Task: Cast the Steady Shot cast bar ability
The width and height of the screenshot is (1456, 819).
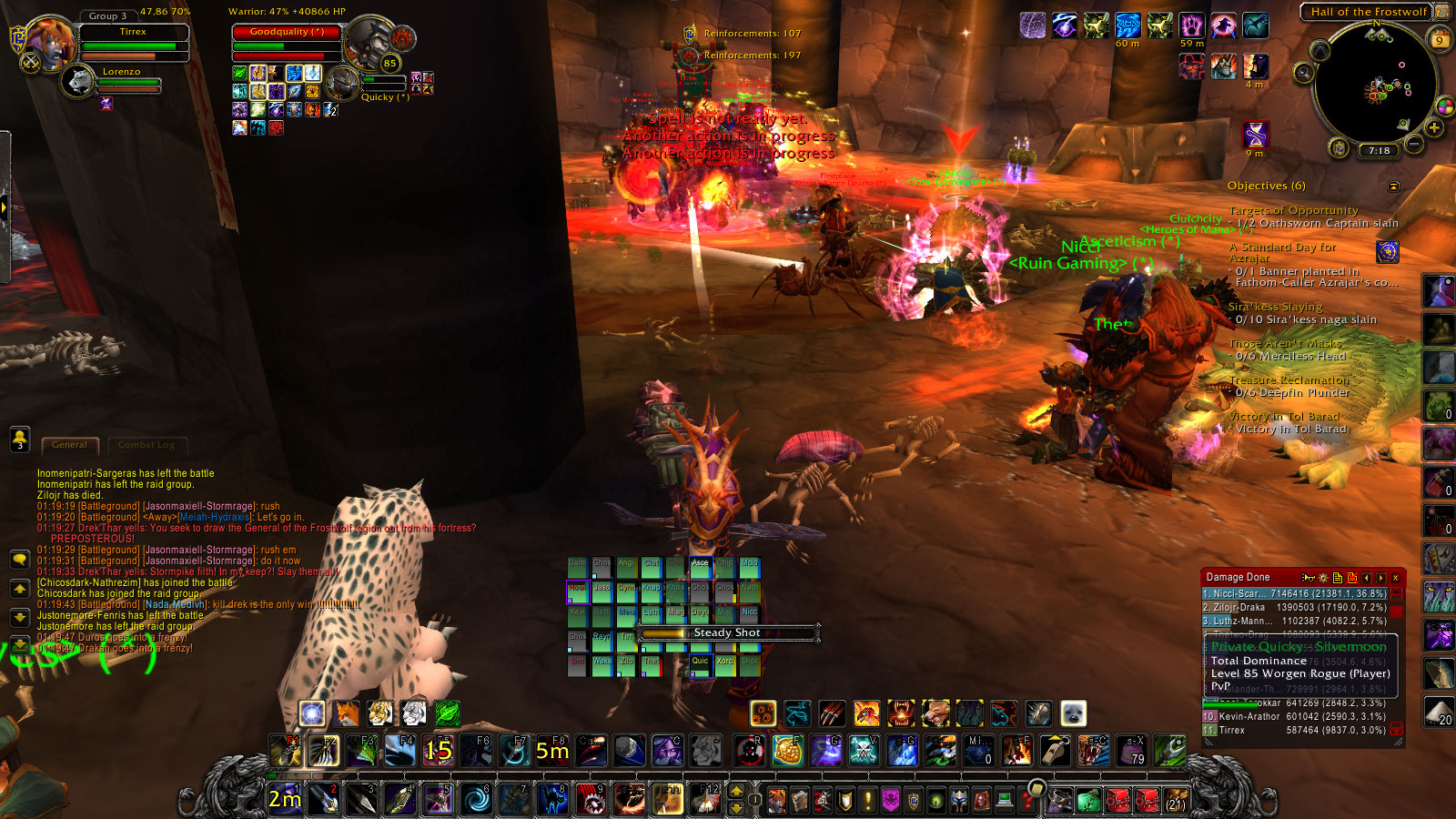Action: pos(727,632)
